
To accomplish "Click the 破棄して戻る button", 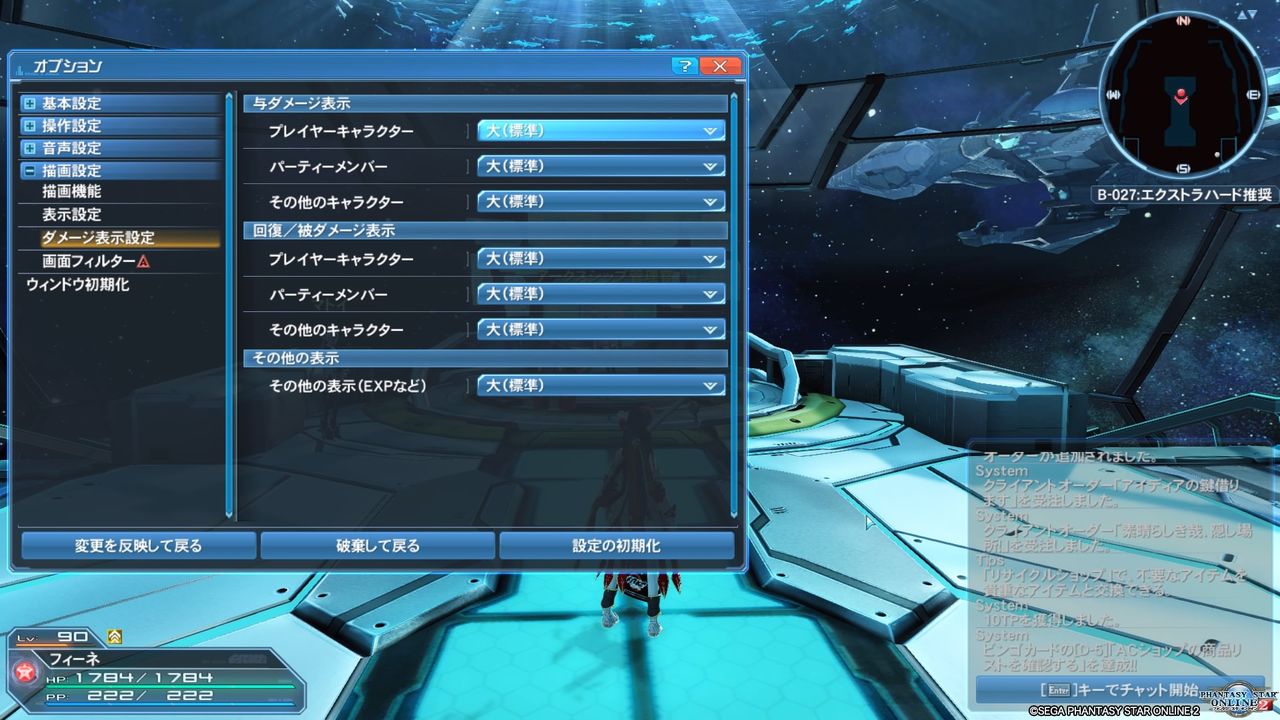I will (x=377, y=546).
